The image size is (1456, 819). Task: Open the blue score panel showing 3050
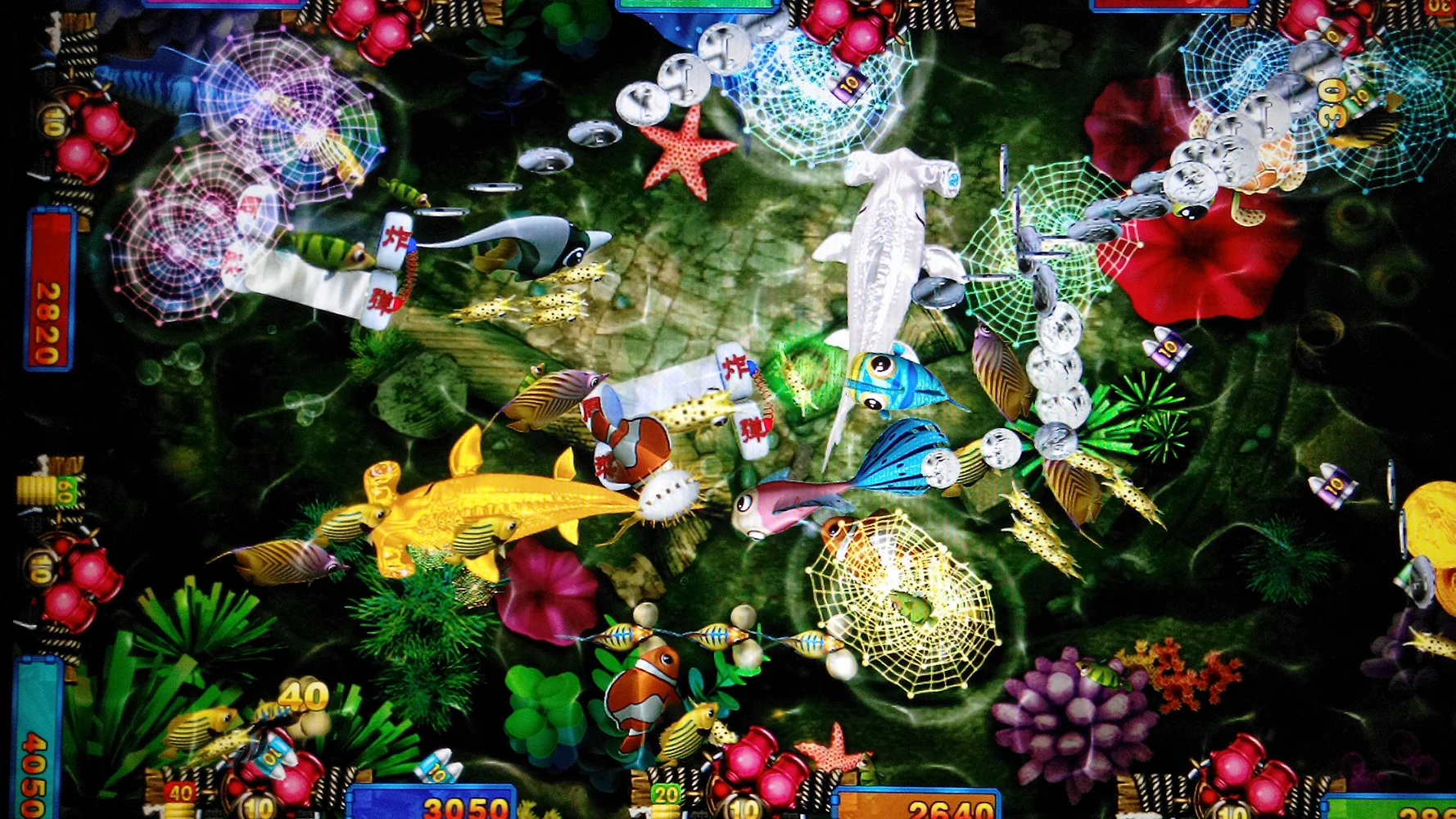tap(459, 805)
